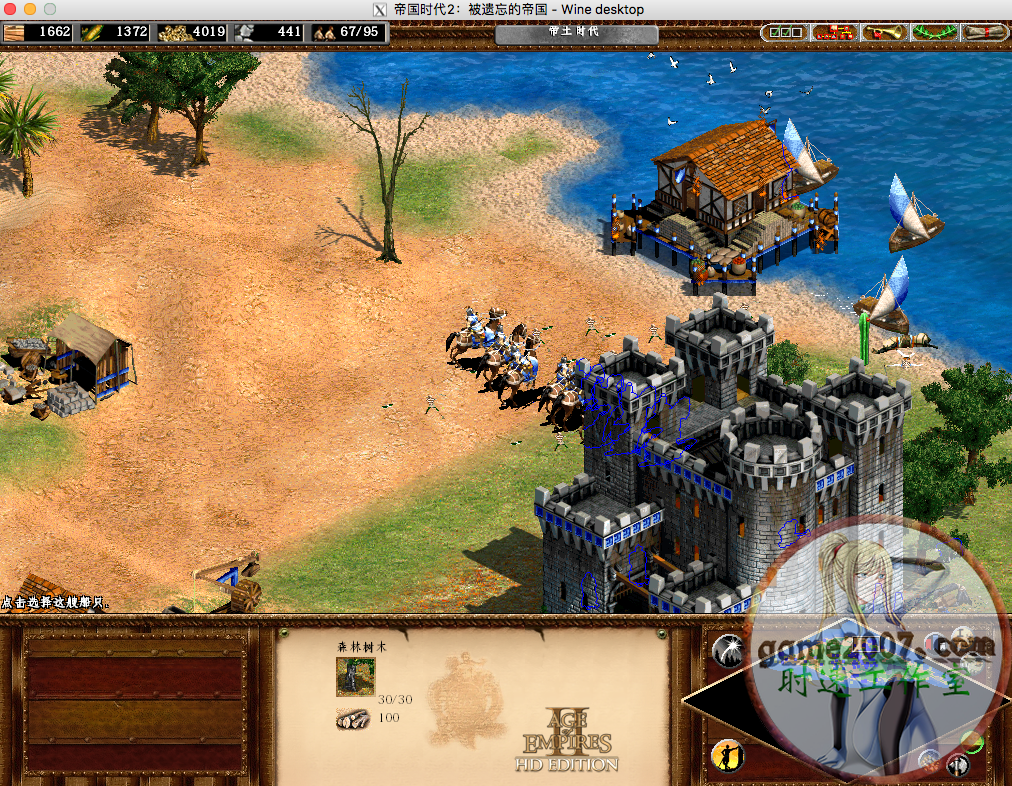Click the crossed axes minimap mode button

point(957,765)
